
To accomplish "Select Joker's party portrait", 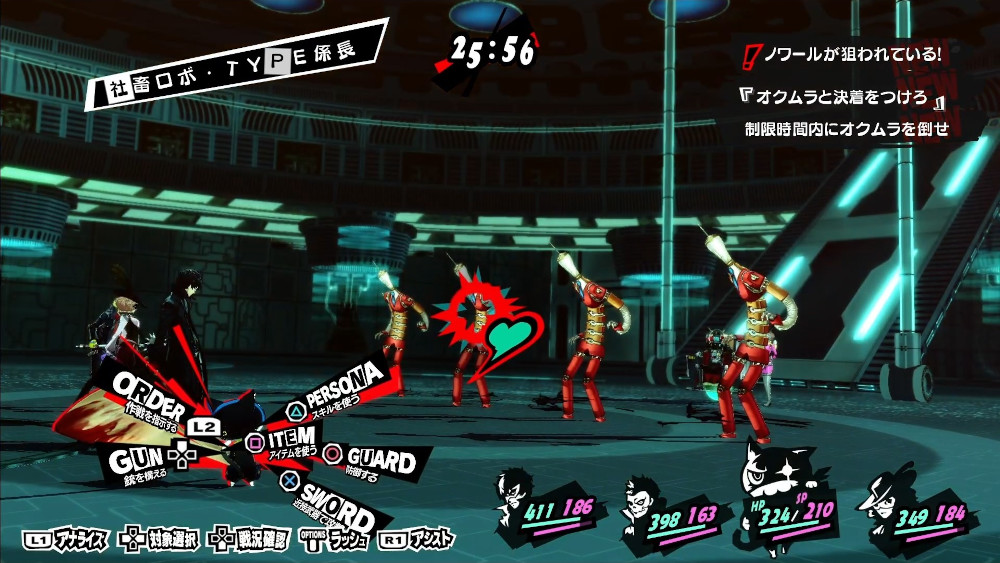I will click(x=518, y=489).
